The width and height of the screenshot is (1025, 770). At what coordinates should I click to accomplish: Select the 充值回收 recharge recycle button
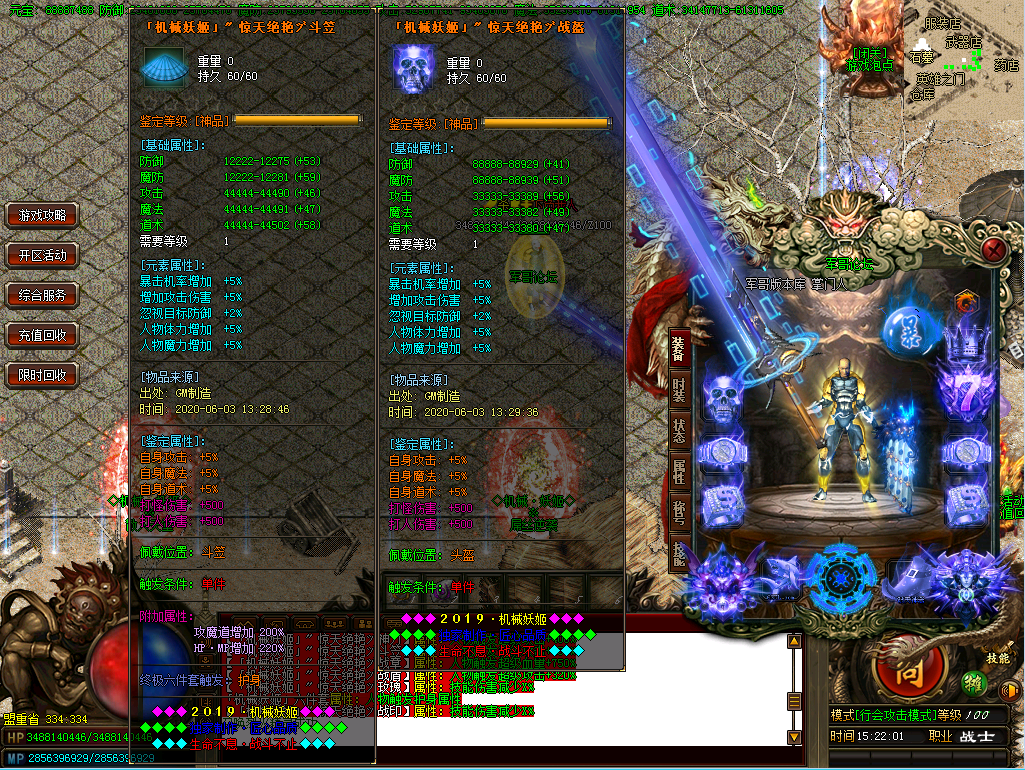pos(42,335)
